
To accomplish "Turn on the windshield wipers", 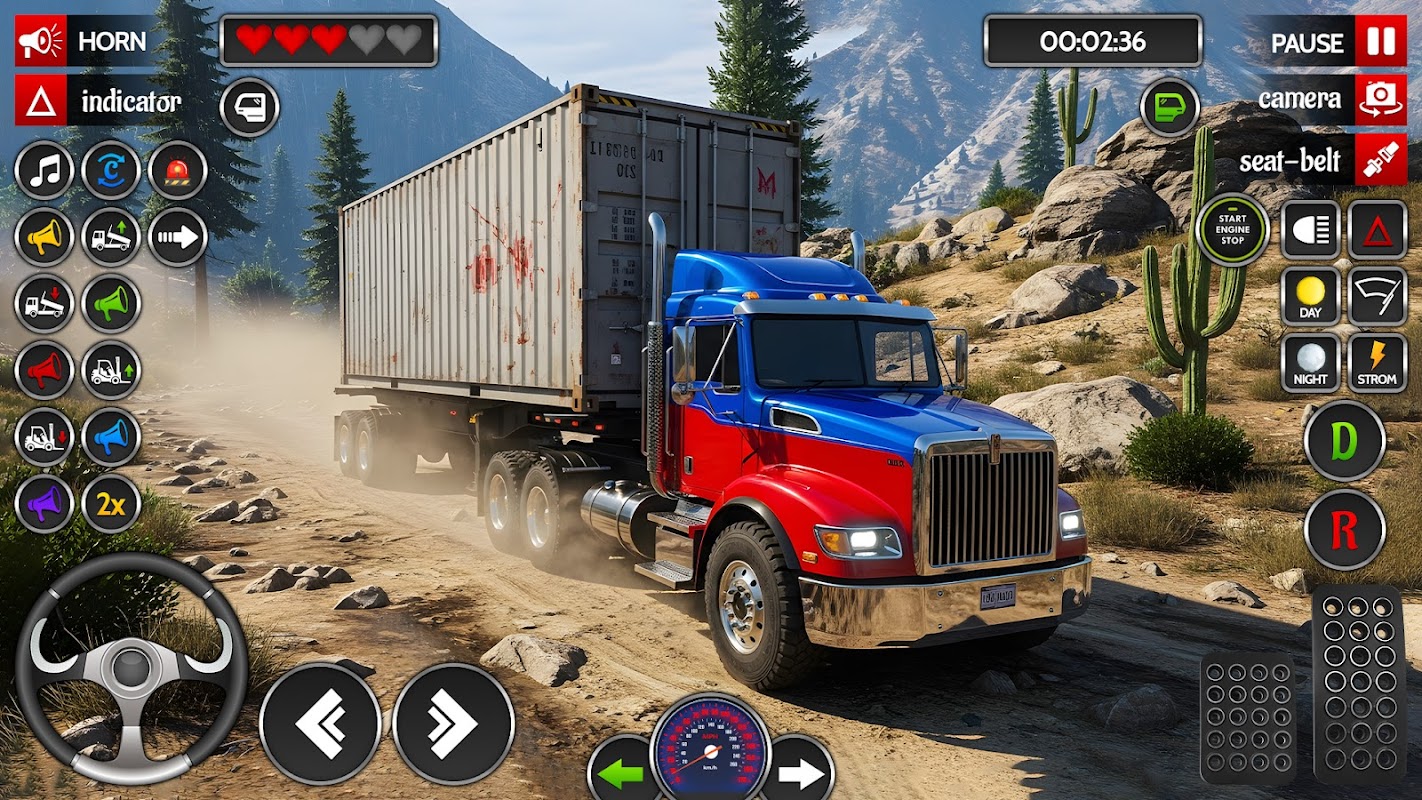I will point(1377,297).
